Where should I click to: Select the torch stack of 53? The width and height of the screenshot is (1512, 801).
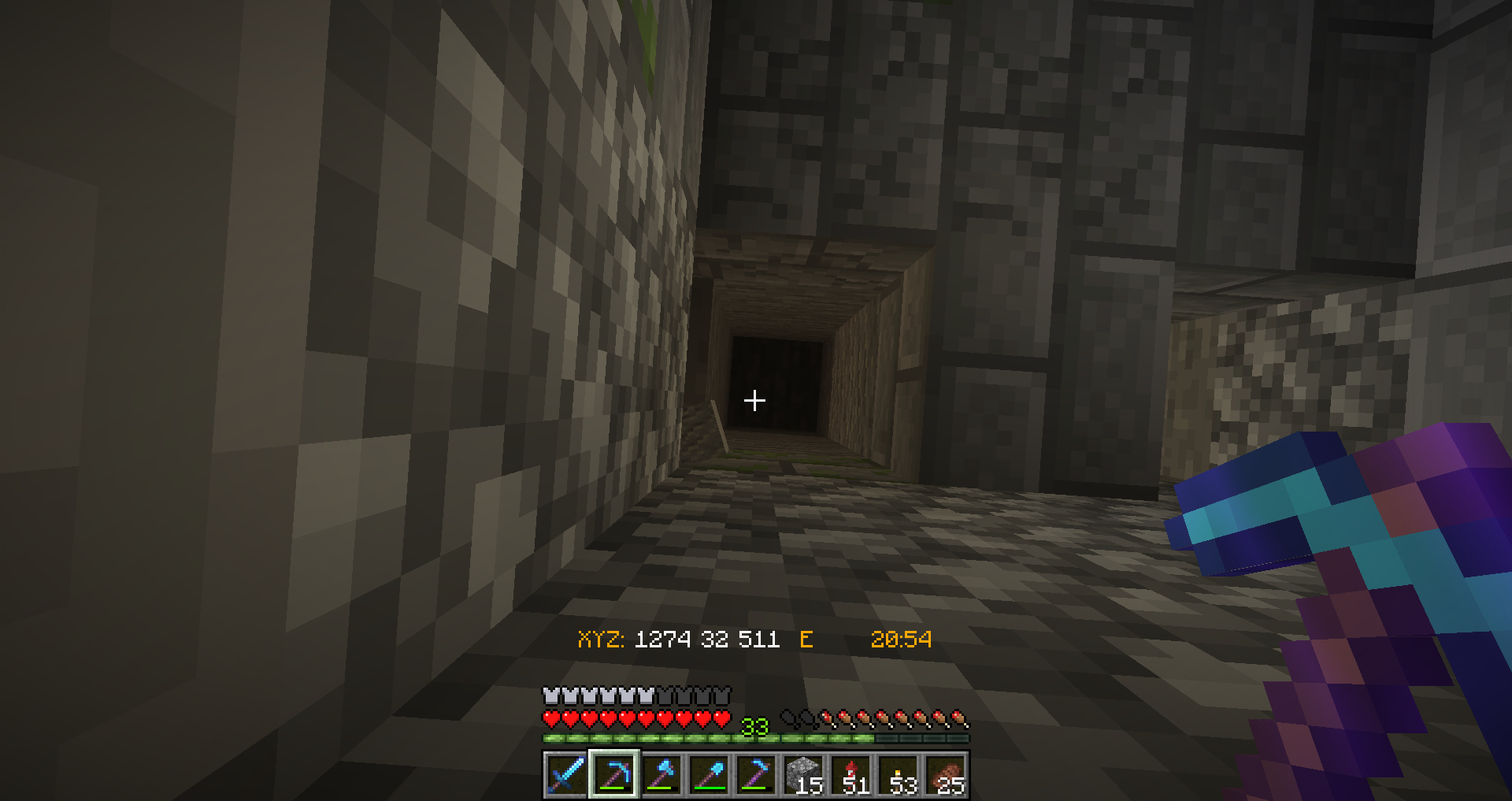pos(899,774)
